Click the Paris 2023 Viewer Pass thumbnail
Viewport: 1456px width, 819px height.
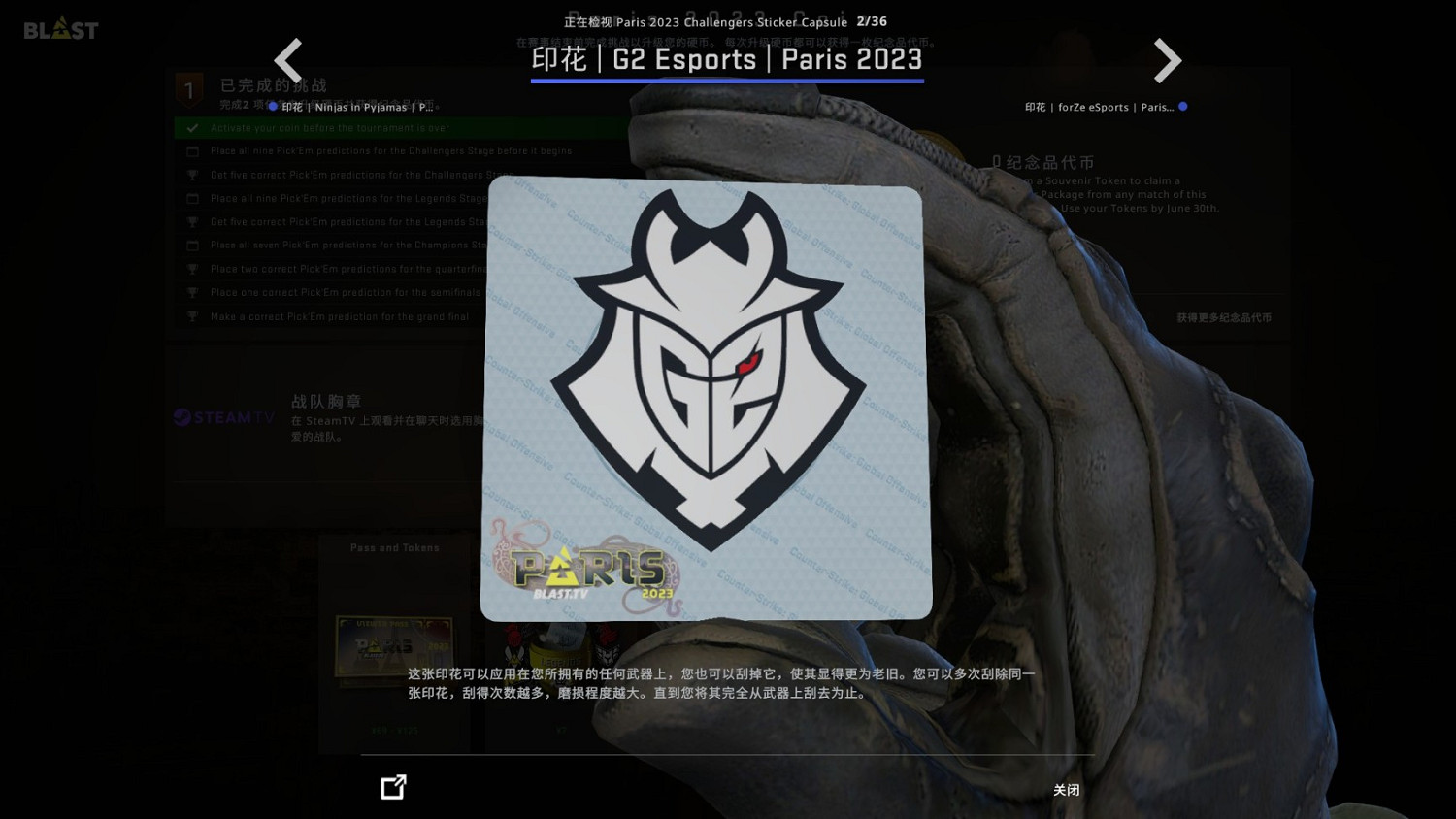click(393, 648)
